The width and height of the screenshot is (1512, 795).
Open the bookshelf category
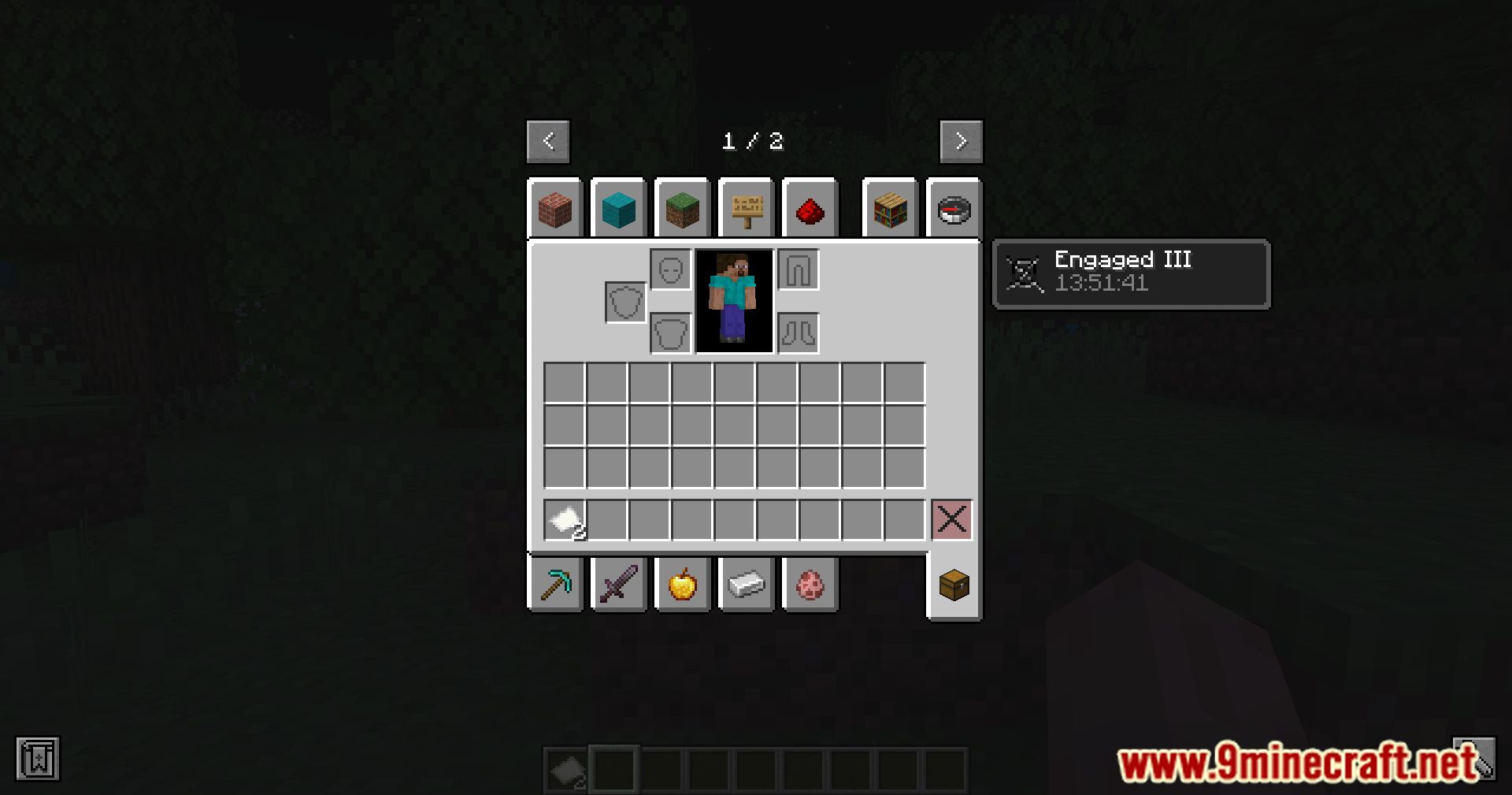(890, 208)
